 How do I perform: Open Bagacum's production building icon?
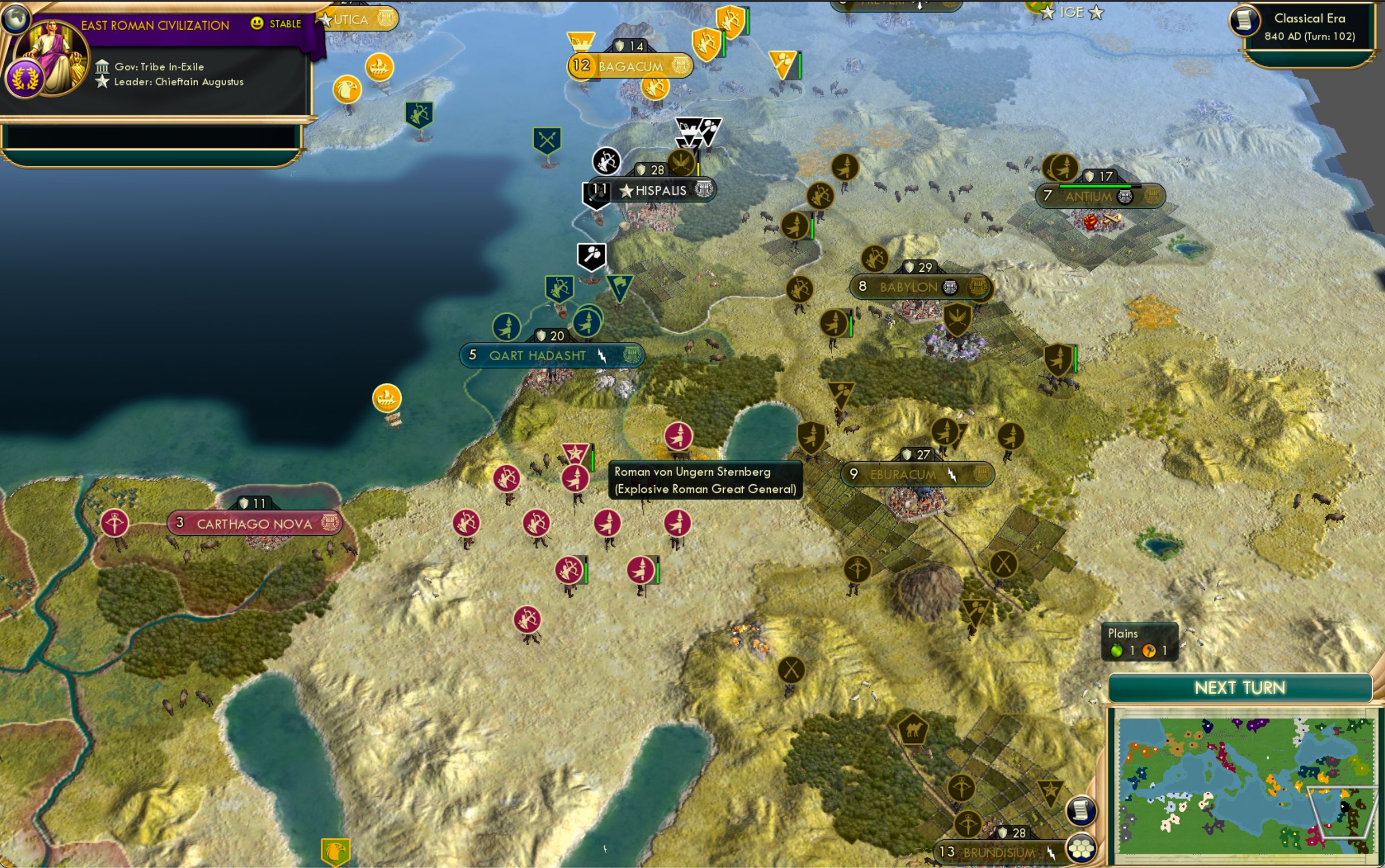tap(681, 65)
